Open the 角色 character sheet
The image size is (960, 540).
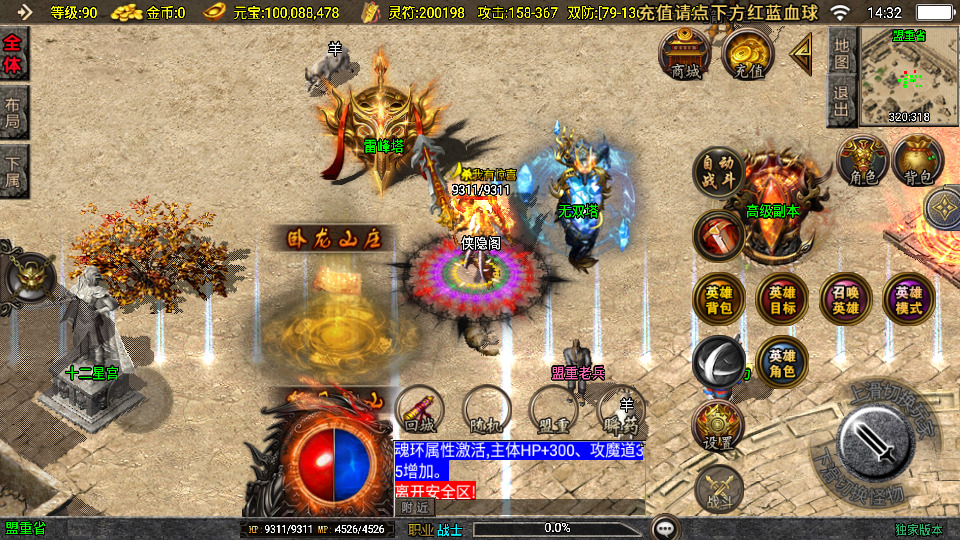862,162
